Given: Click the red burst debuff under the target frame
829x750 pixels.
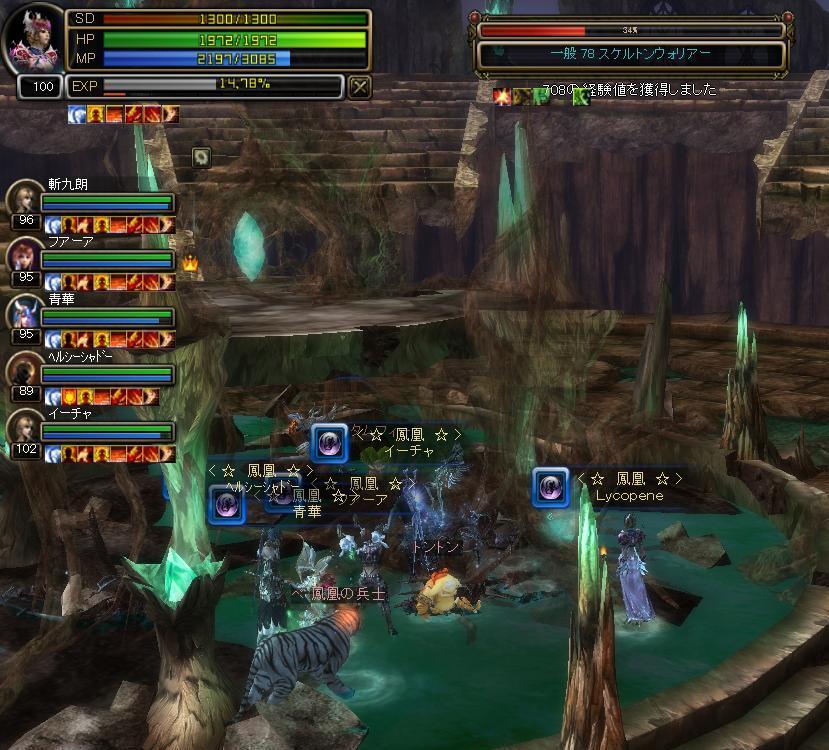Looking at the screenshot, I should [x=501, y=96].
